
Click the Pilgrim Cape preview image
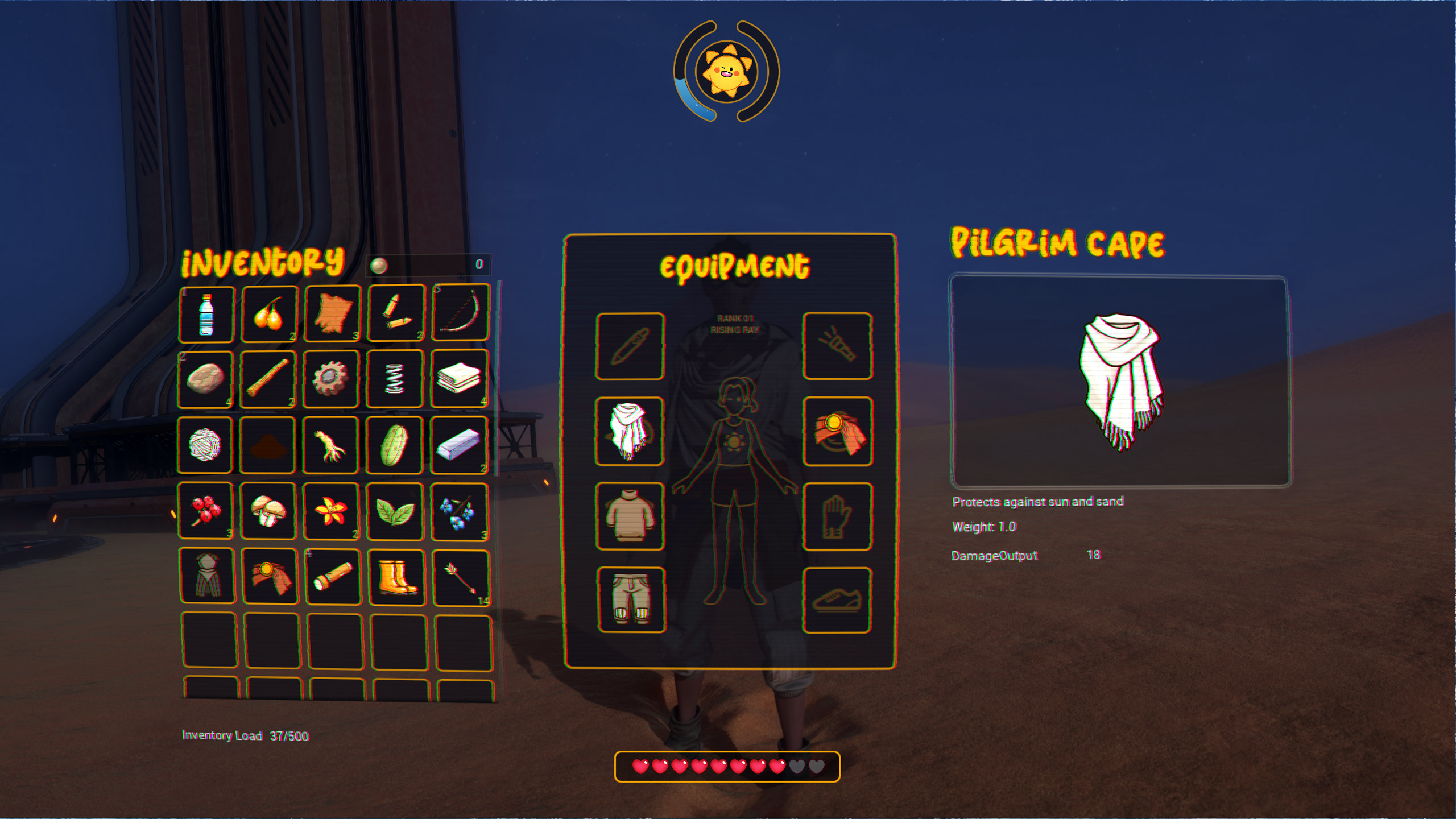tap(1119, 381)
